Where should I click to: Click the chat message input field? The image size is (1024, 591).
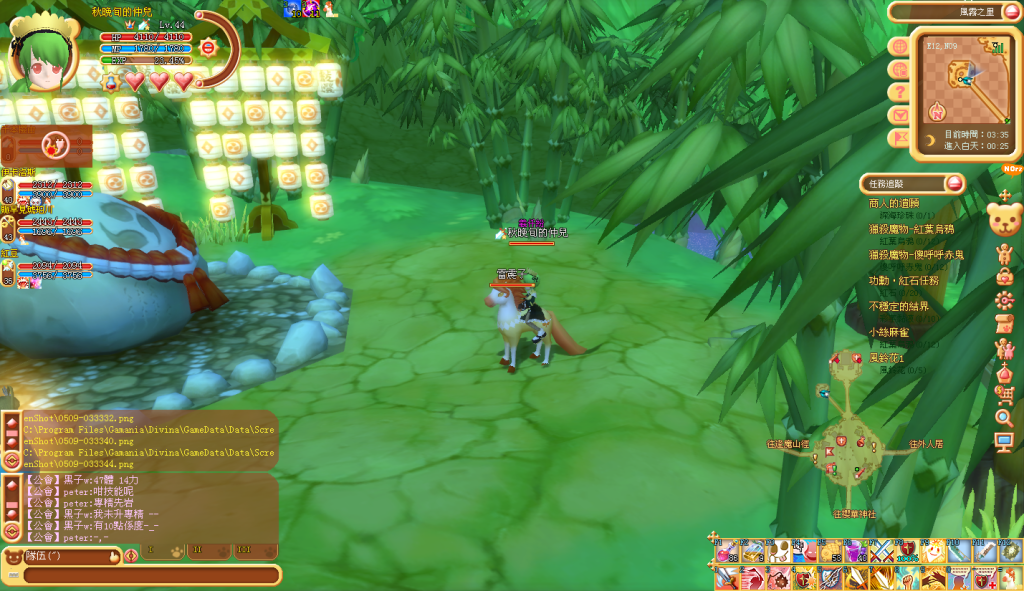tap(150, 575)
